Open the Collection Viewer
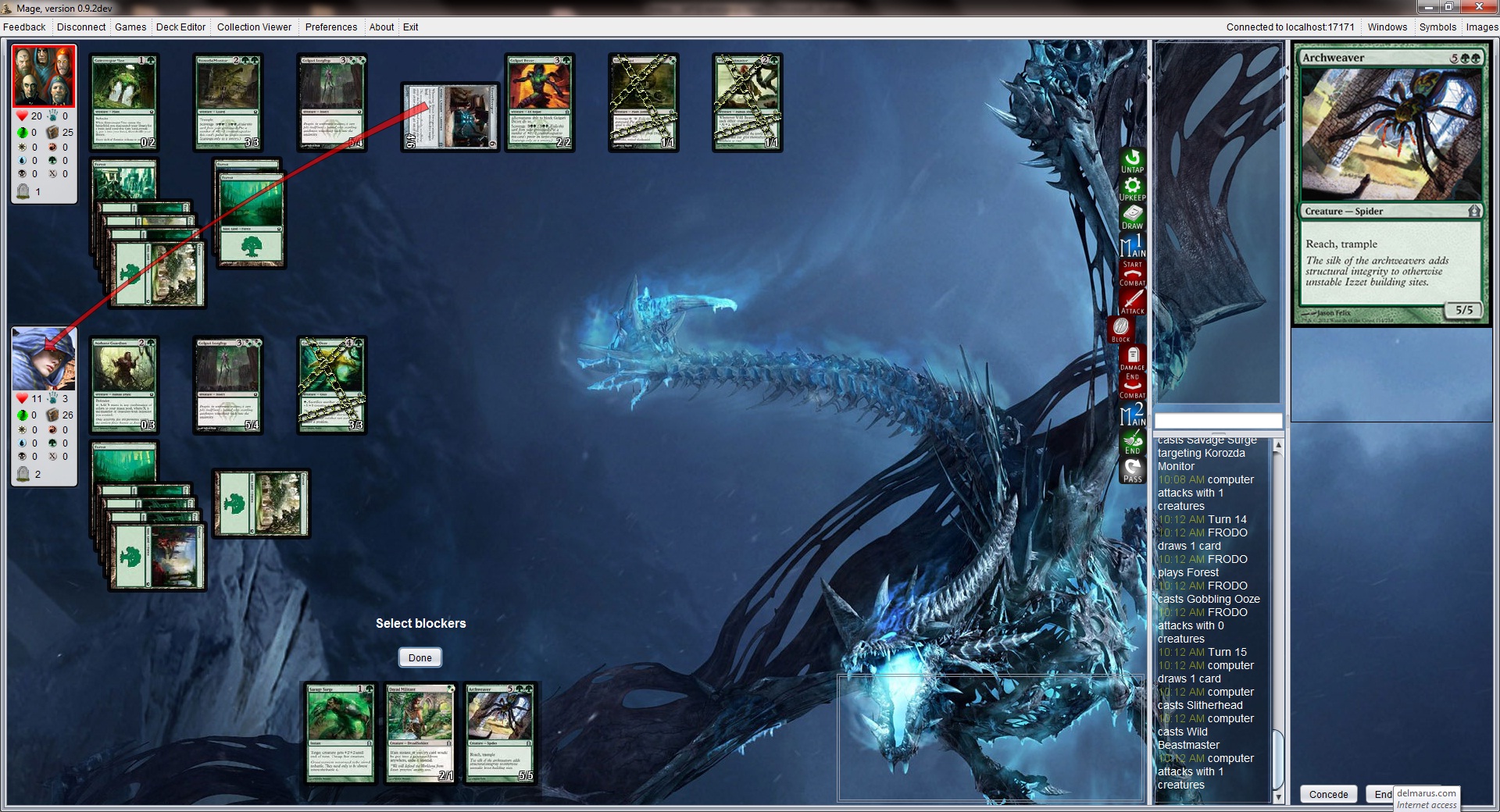This screenshot has width=1500, height=812. pos(254,27)
